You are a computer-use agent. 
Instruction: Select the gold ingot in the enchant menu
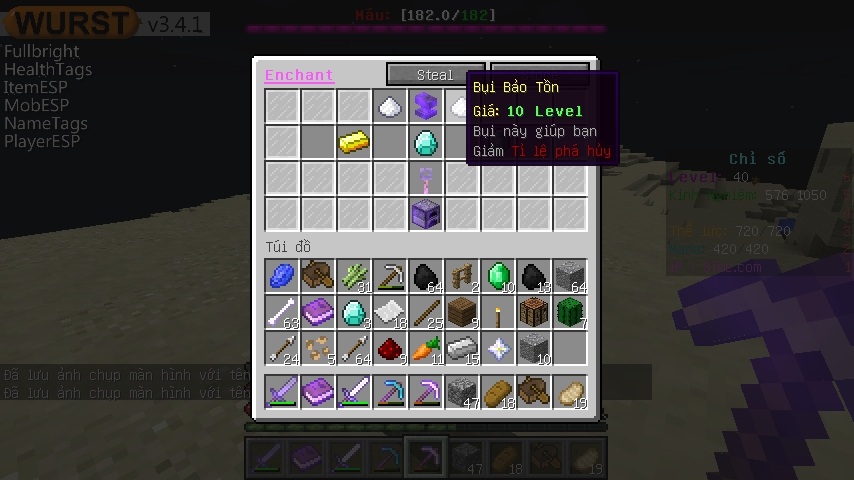[x=354, y=142]
